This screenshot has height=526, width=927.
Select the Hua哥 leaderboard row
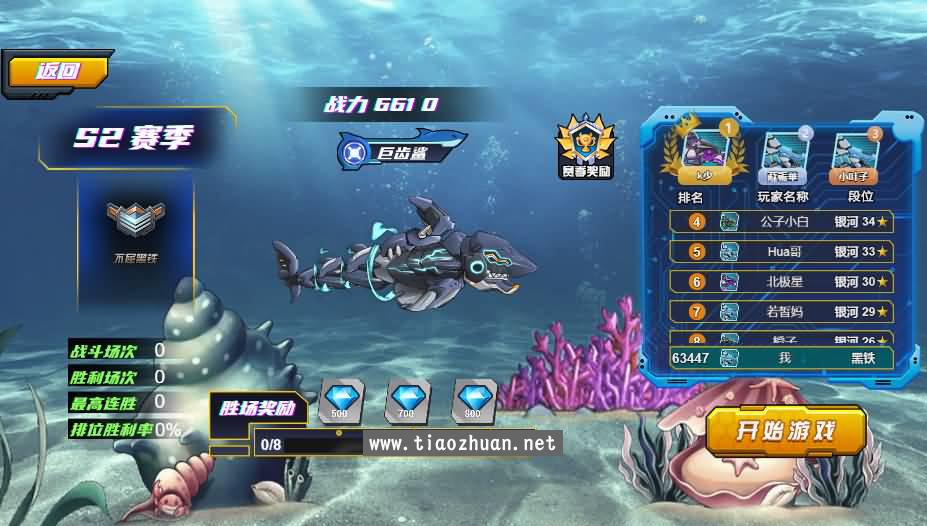(781, 252)
